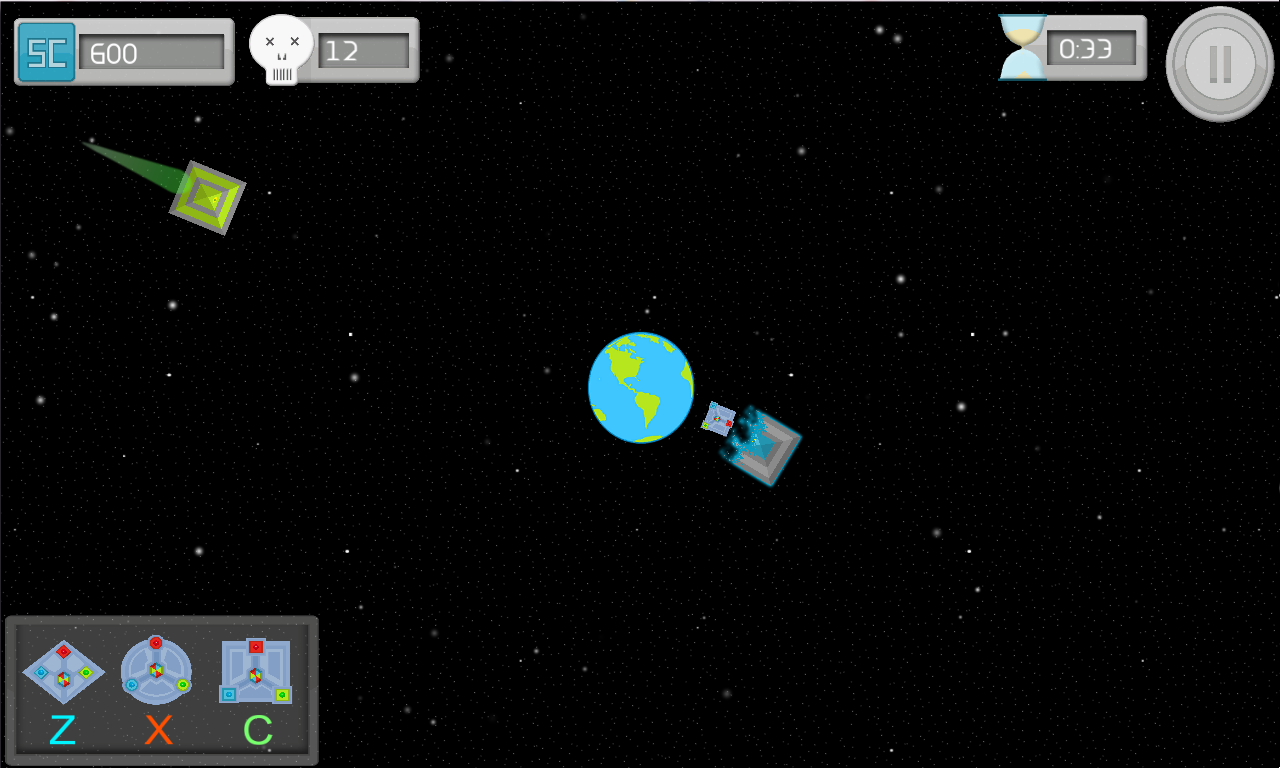The width and height of the screenshot is (1280, 768).
Task: Select the diamond turret assigned to key Z
Action: click(x=63, y=673)
